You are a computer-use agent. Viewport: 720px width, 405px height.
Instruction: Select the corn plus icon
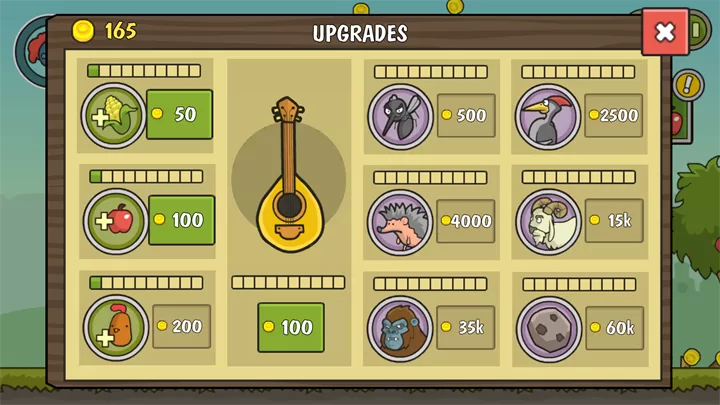coord(114,116)
